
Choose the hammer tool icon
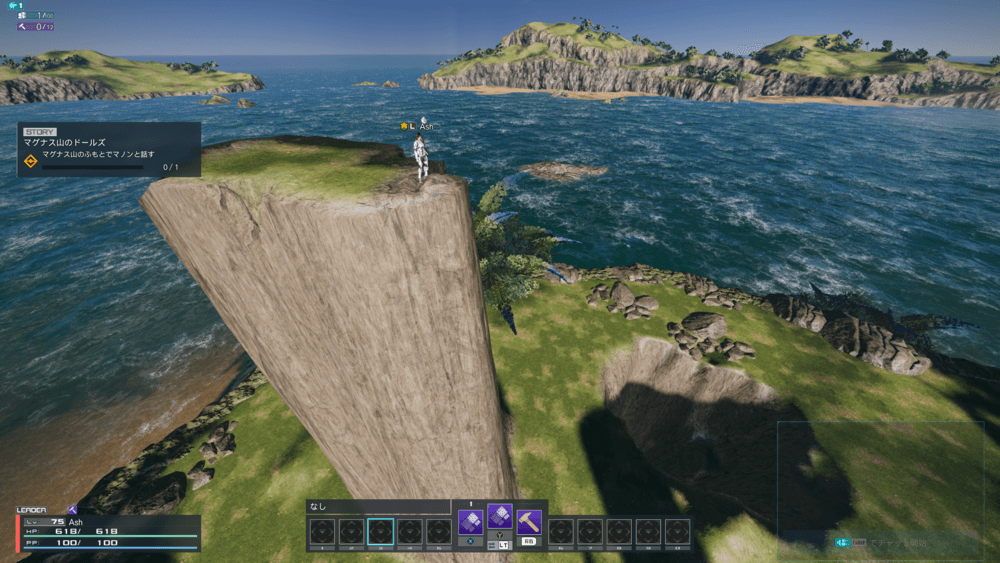coord(529,522)
